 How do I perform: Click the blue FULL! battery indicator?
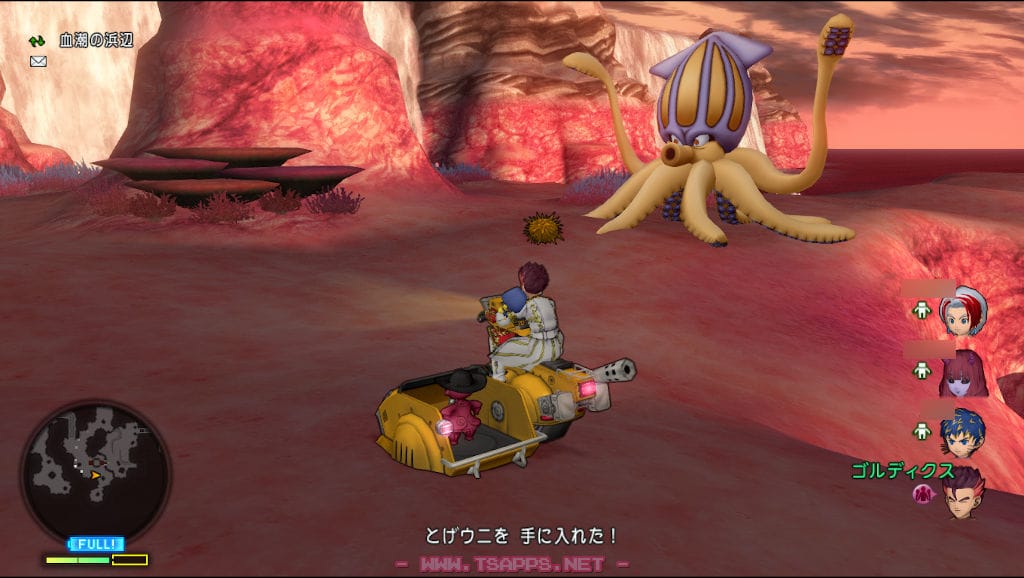[x=96, y=544]
